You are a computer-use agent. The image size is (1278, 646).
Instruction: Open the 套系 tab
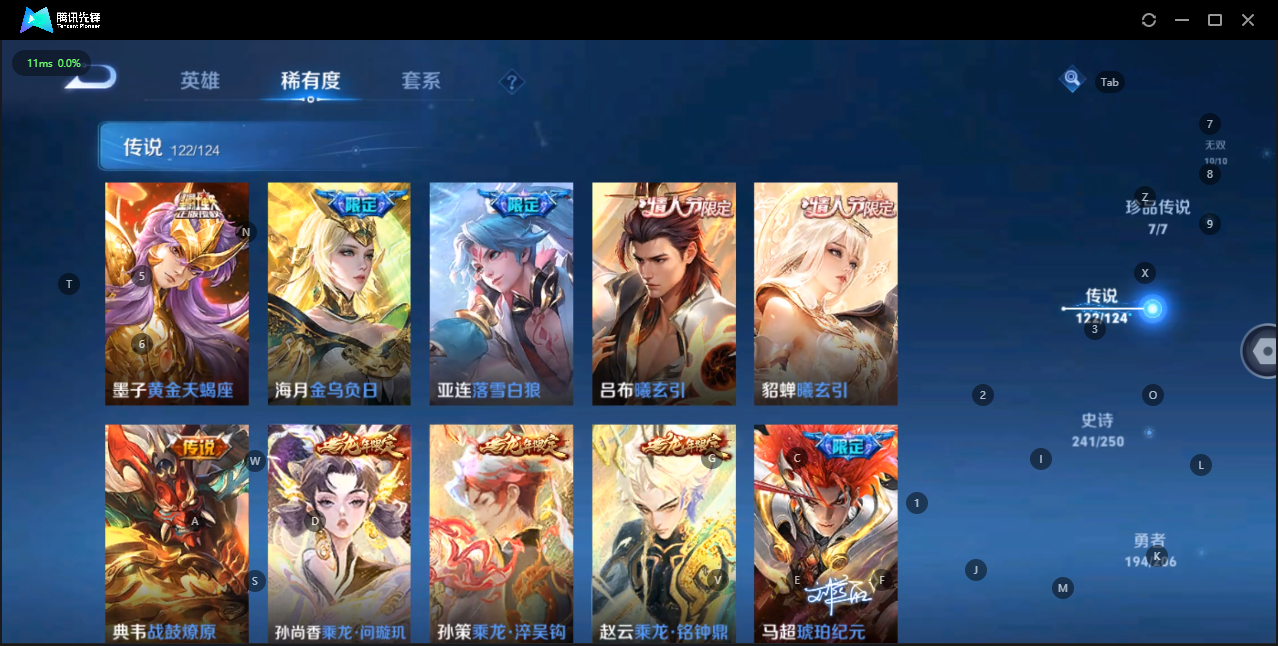pos(421,81)
